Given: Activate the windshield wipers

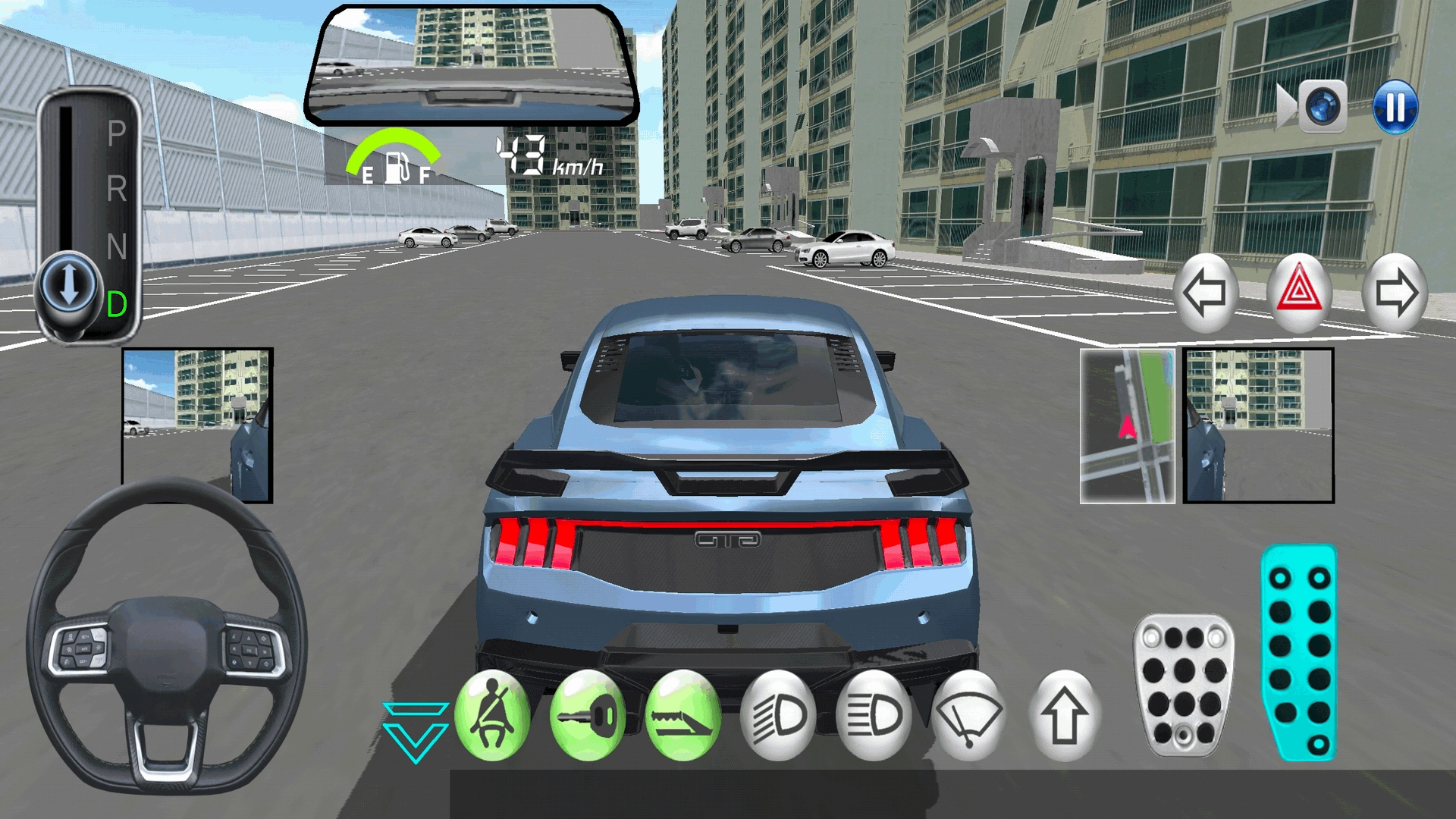Looking at the screenshot, I should 969,716.
